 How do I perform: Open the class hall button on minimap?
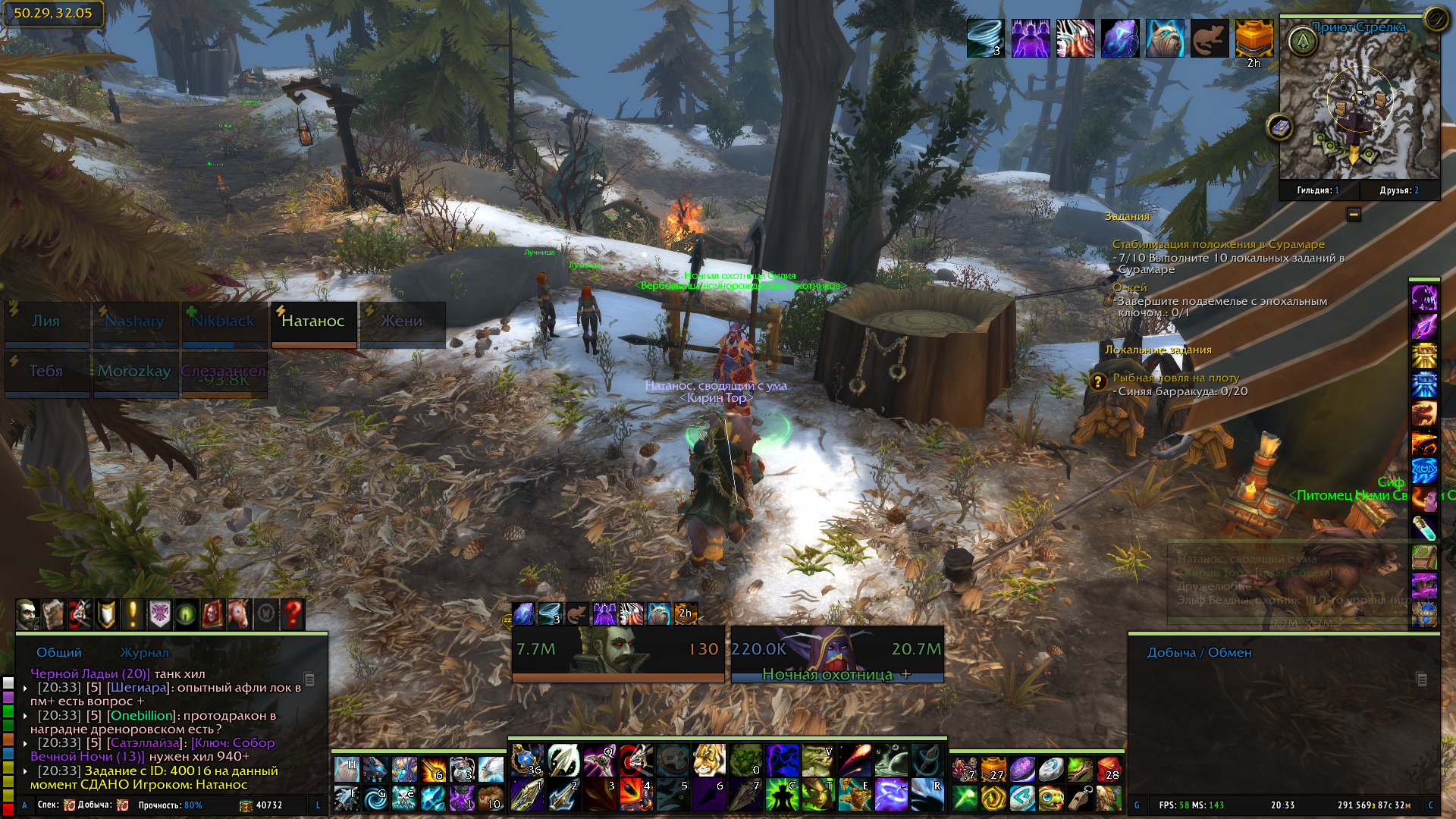point(1303,42)
